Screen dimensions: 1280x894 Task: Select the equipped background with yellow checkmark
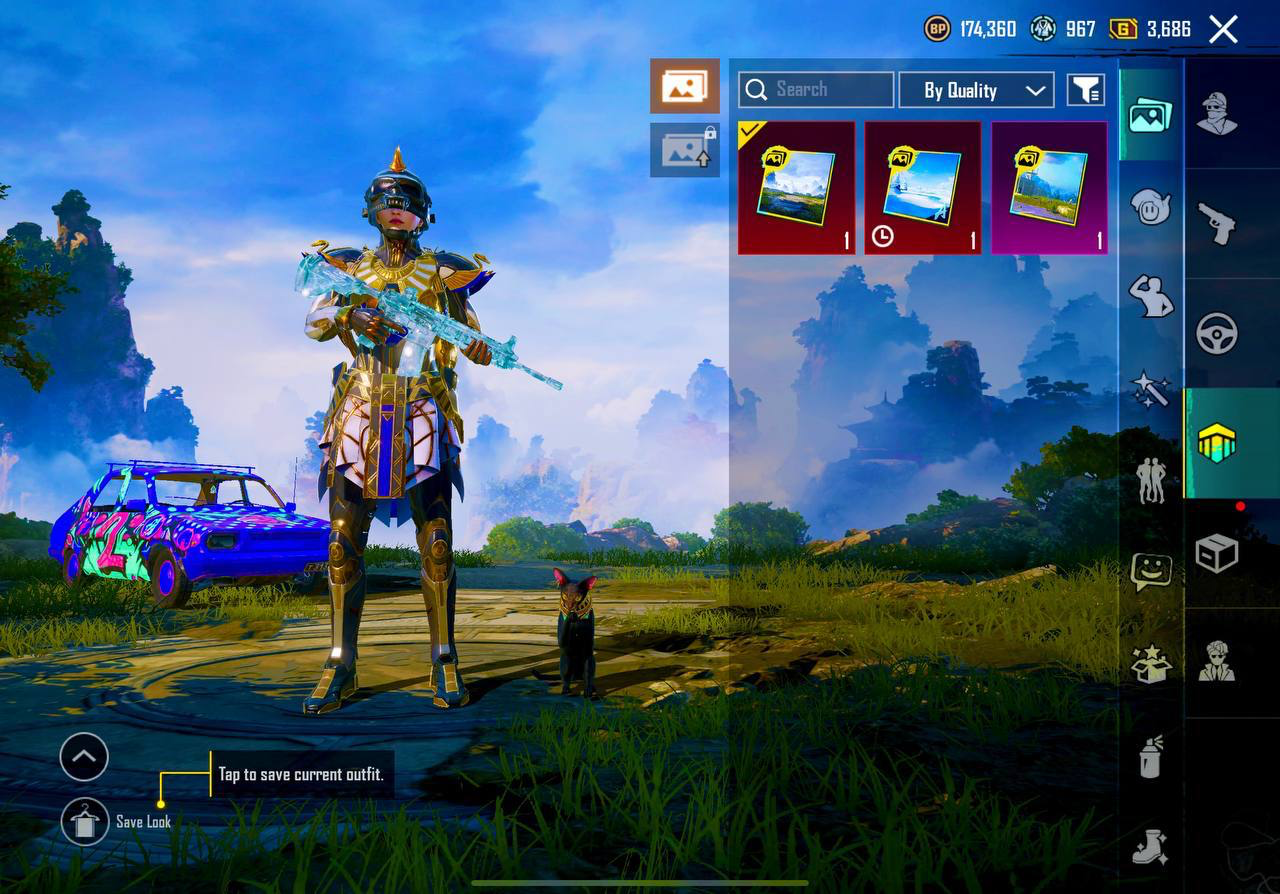(796, 188)
